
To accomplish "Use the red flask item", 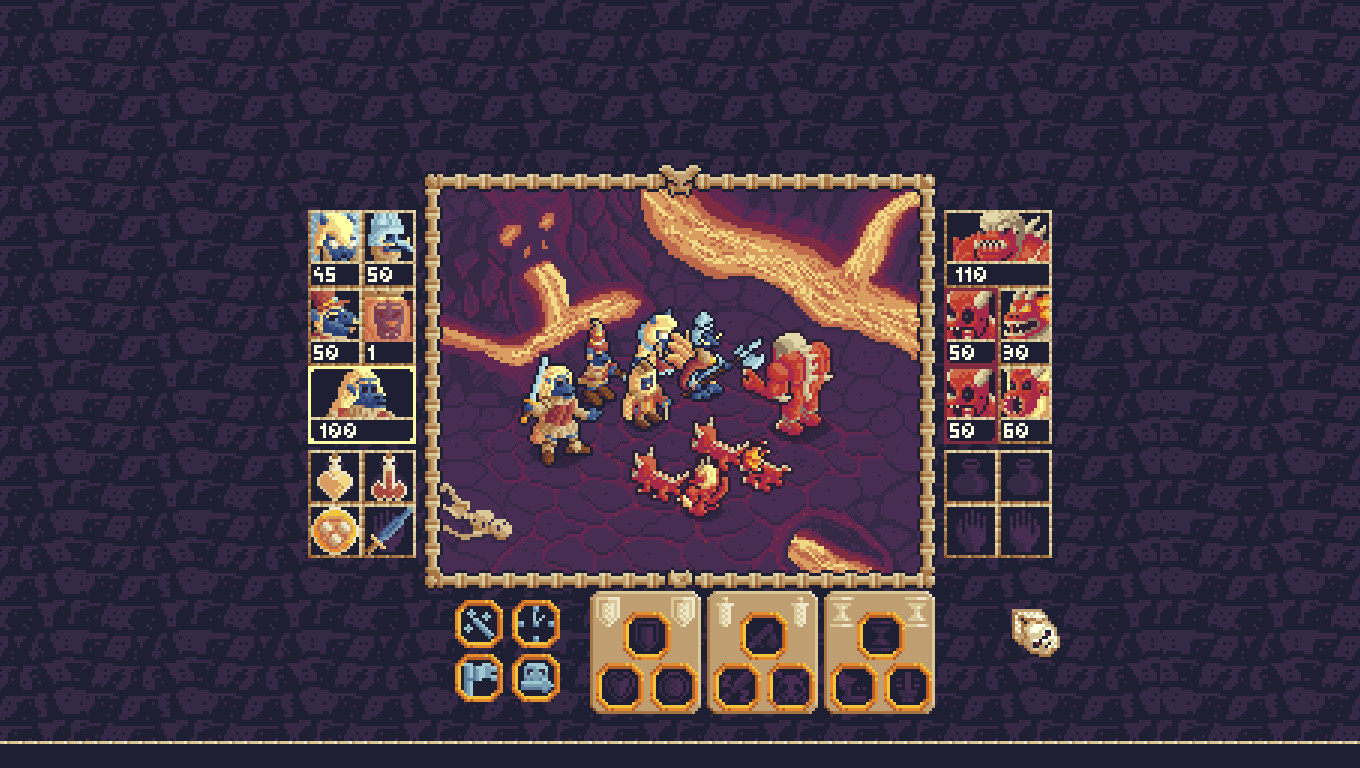I will pyautogui.click(x=388, y=477).
